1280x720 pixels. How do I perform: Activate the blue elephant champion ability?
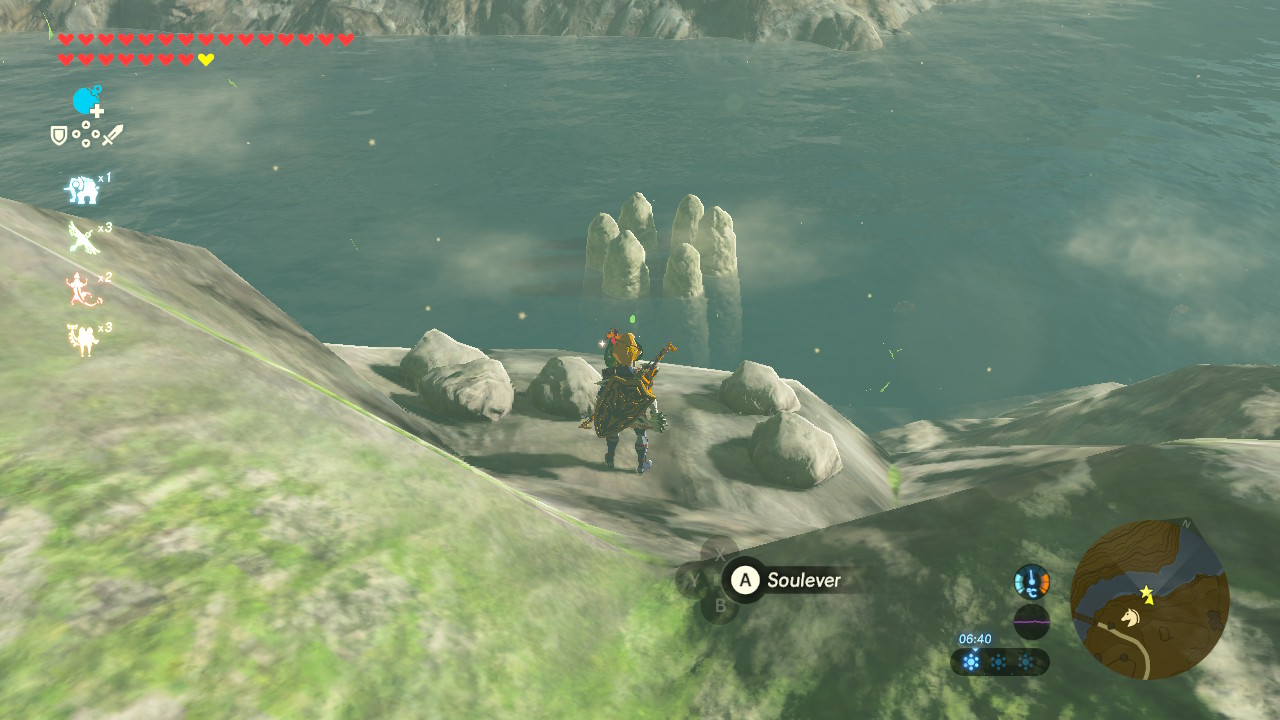(x=82, y=189)
